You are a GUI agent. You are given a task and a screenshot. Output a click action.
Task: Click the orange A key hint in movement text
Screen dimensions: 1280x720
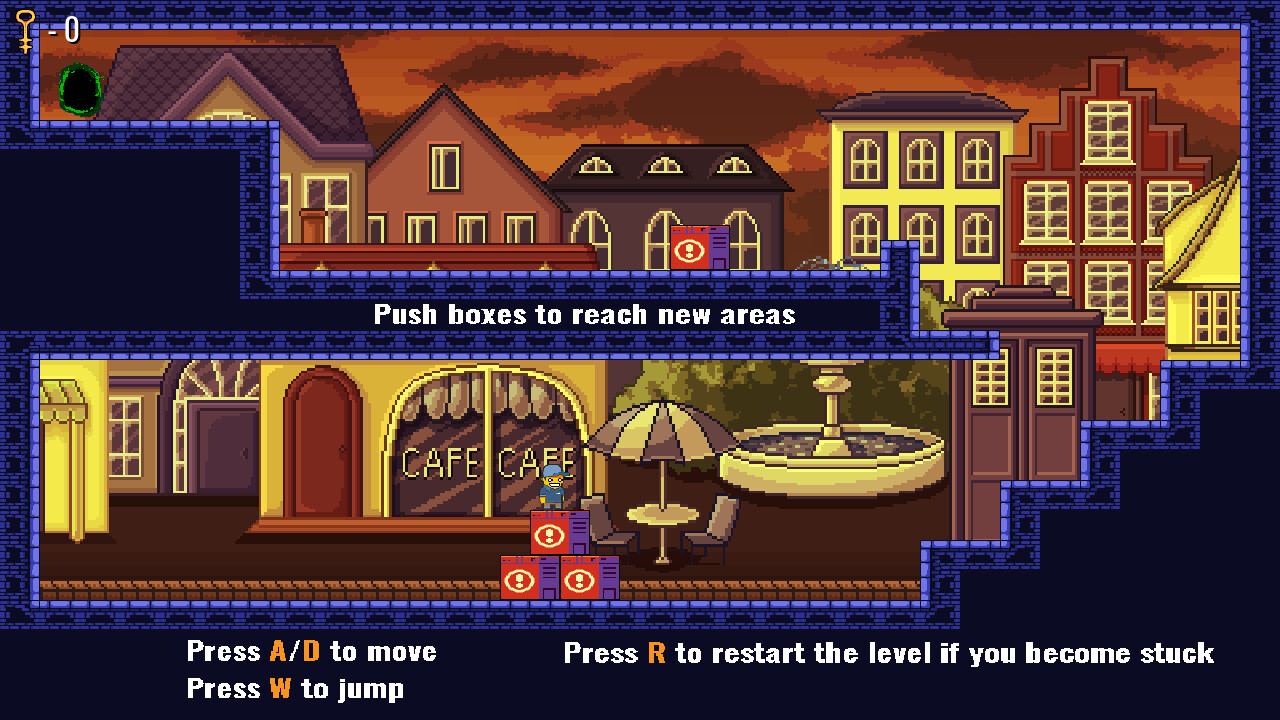point(280,651)
